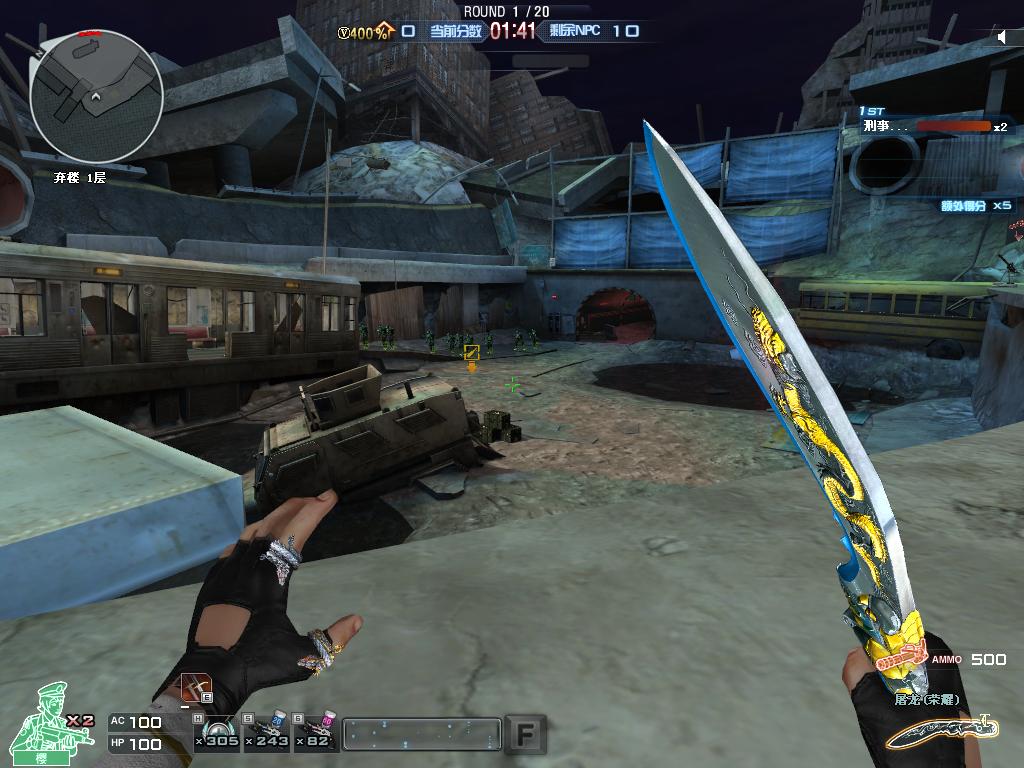
Task: Select the blue 20 ammo item slot
Action: 269,733
